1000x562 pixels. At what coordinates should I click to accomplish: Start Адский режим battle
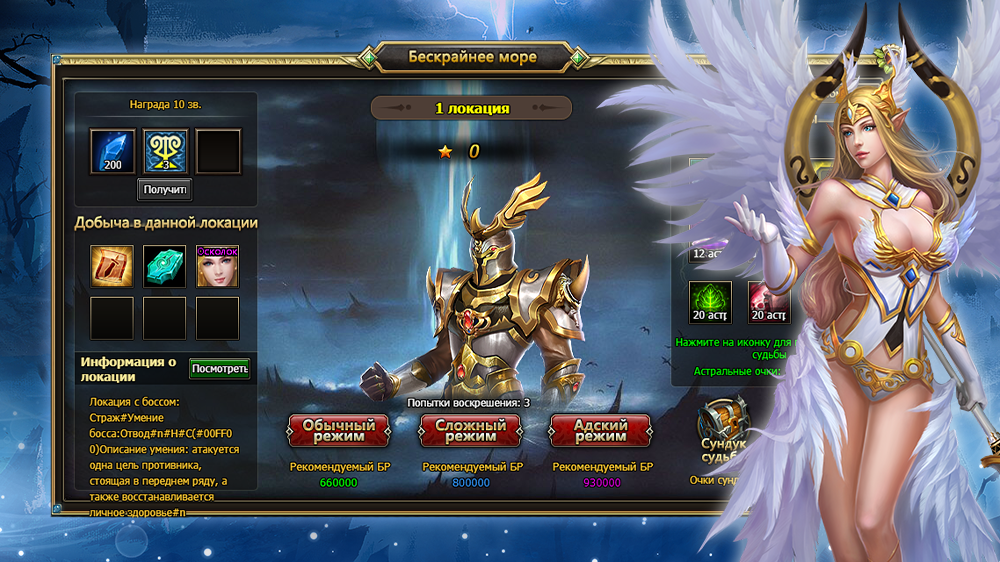click(x=600, y=431)
